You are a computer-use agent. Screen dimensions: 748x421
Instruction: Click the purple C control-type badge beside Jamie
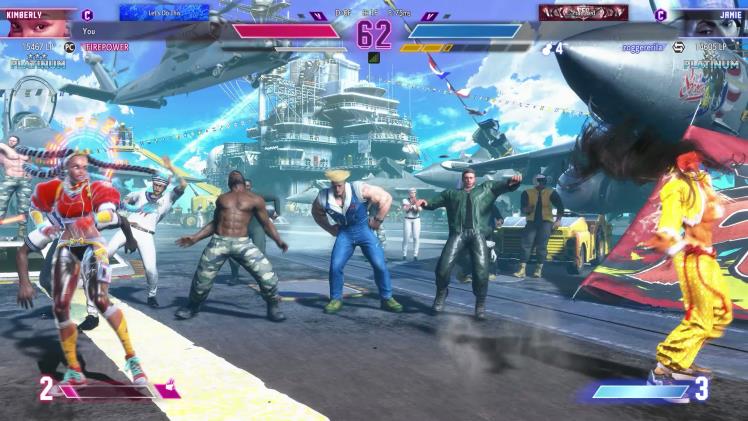click(x=660, y=15)
